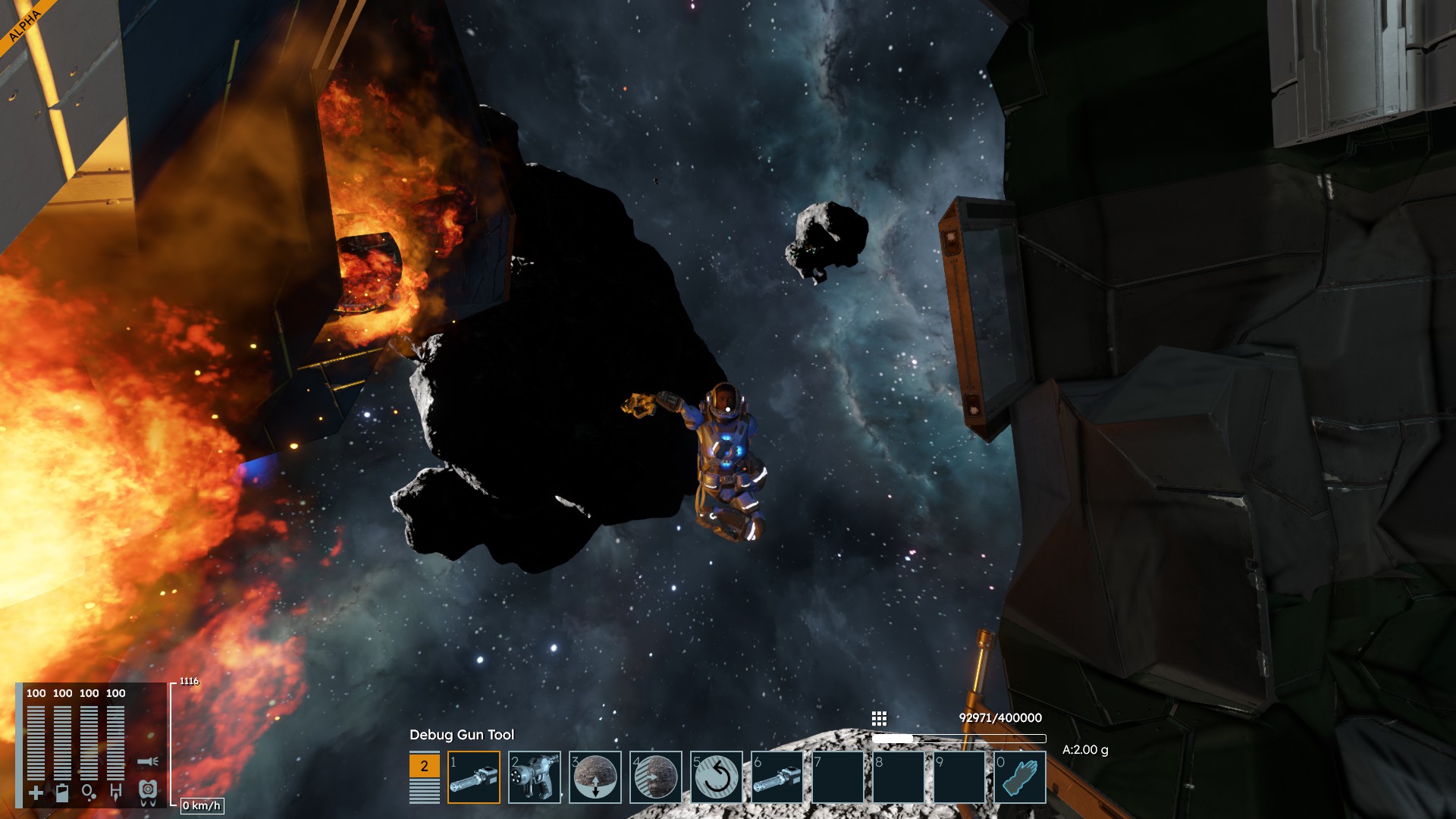Click the orange hotbar page number indicator
The image size is (1456, 819).
point(424,766)
